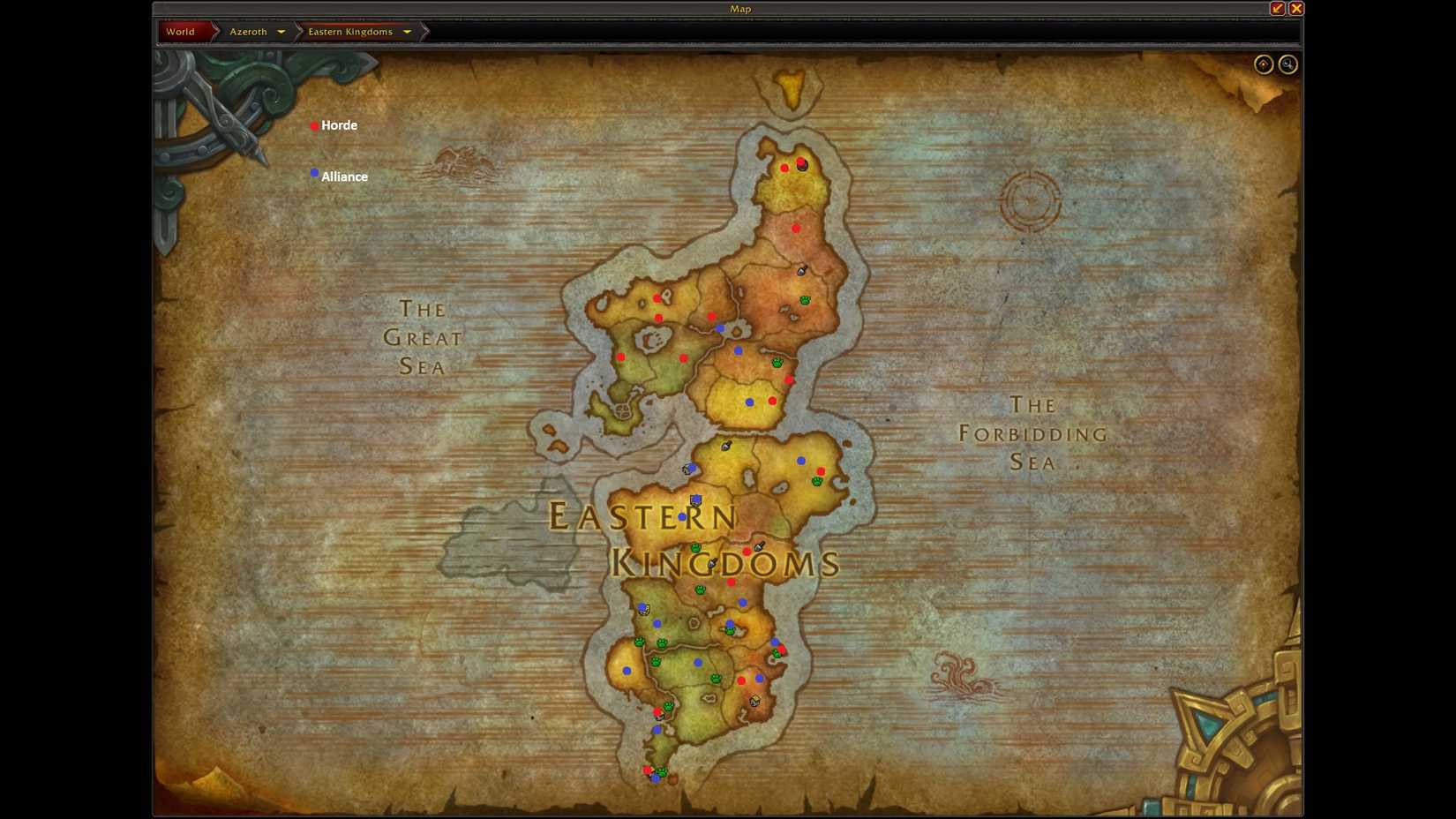Image resolution: width=1456 pixels, height=819 pixels.
Task: Click the Map title bar text
Action: coord(740,8)
